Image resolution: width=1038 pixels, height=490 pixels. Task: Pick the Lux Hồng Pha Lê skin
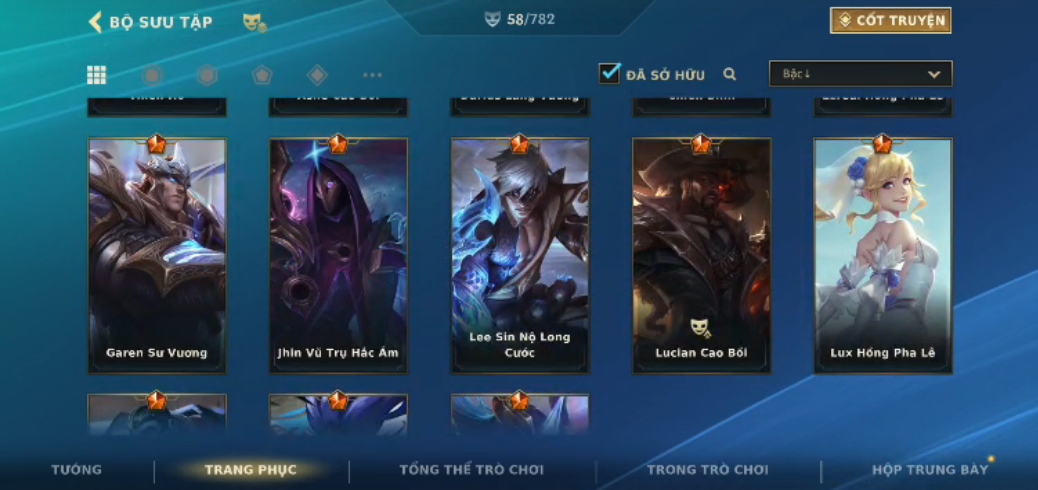click(x=882, y=255)
